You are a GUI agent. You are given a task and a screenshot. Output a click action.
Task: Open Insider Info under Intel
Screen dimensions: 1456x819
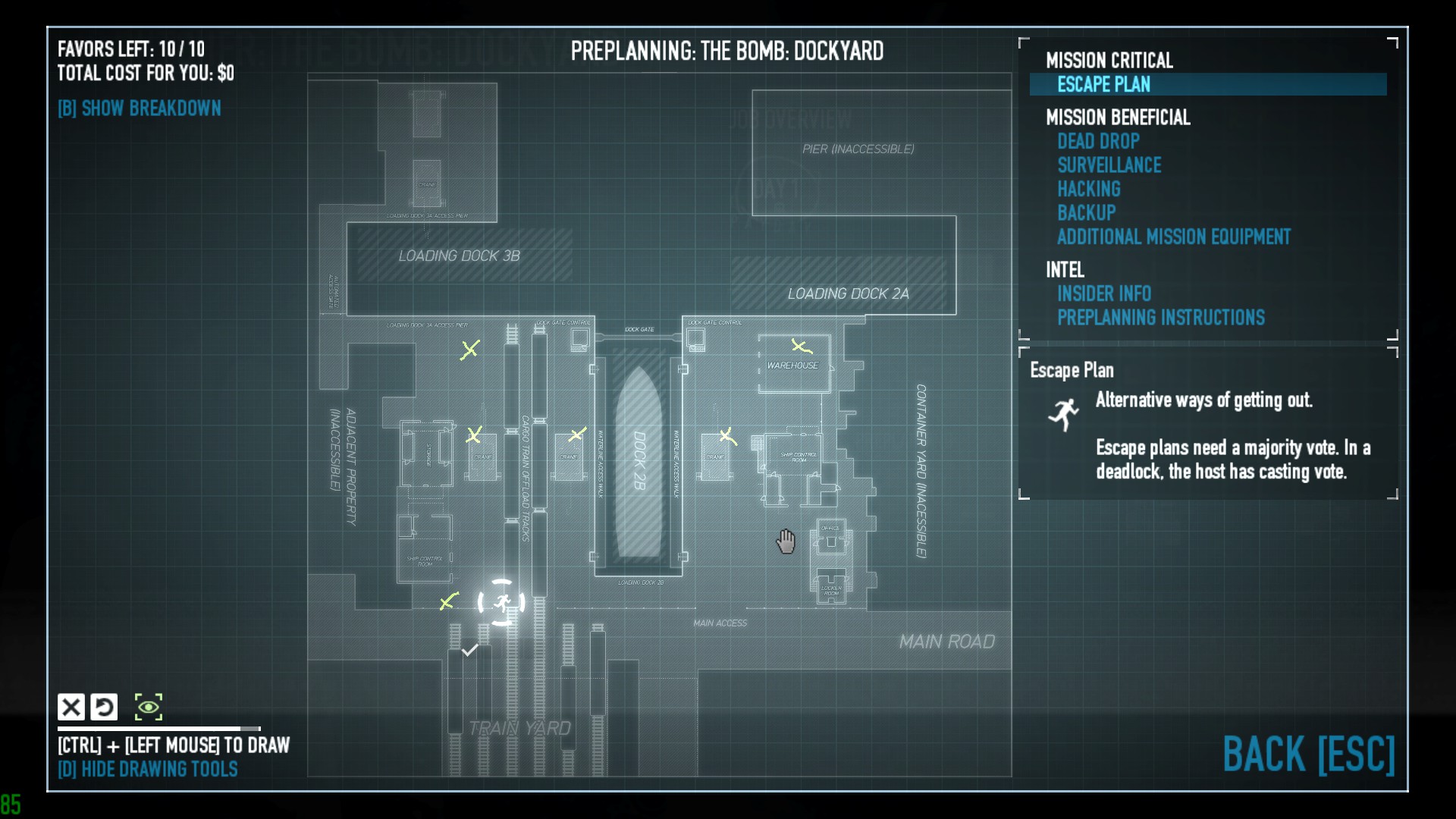(1104, 293)
